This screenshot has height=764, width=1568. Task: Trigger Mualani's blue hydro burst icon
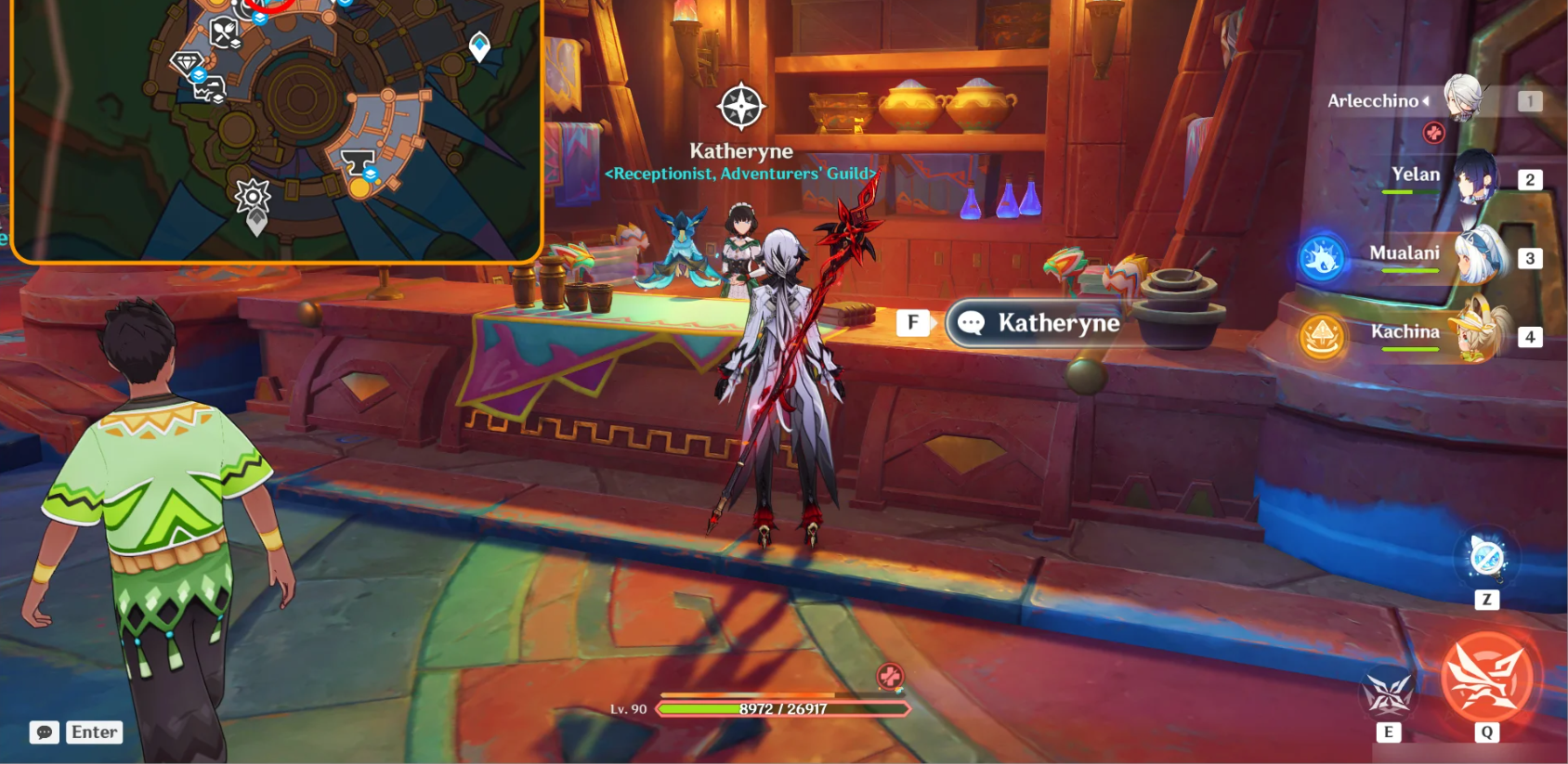(1322, 259)
